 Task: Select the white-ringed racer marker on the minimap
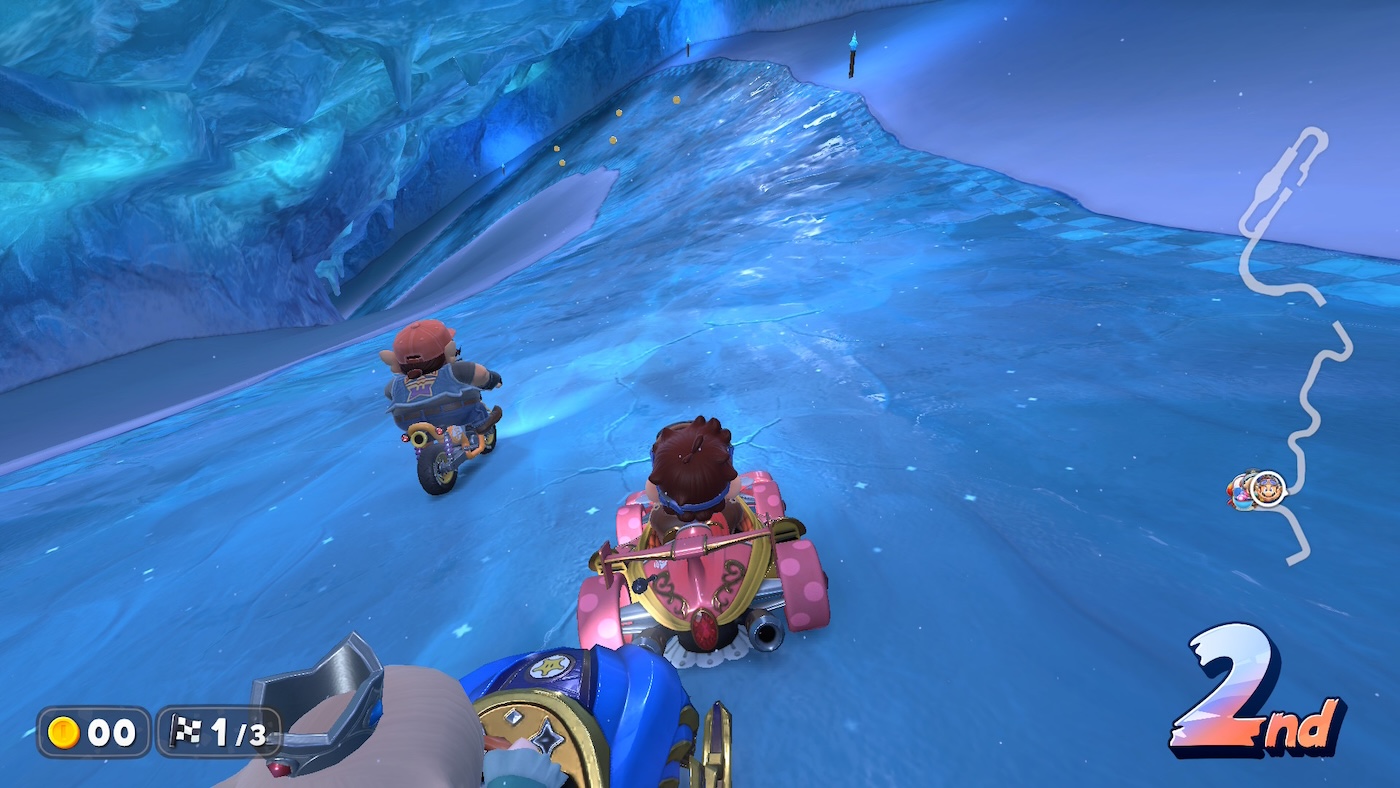[x=1269, y=490]
